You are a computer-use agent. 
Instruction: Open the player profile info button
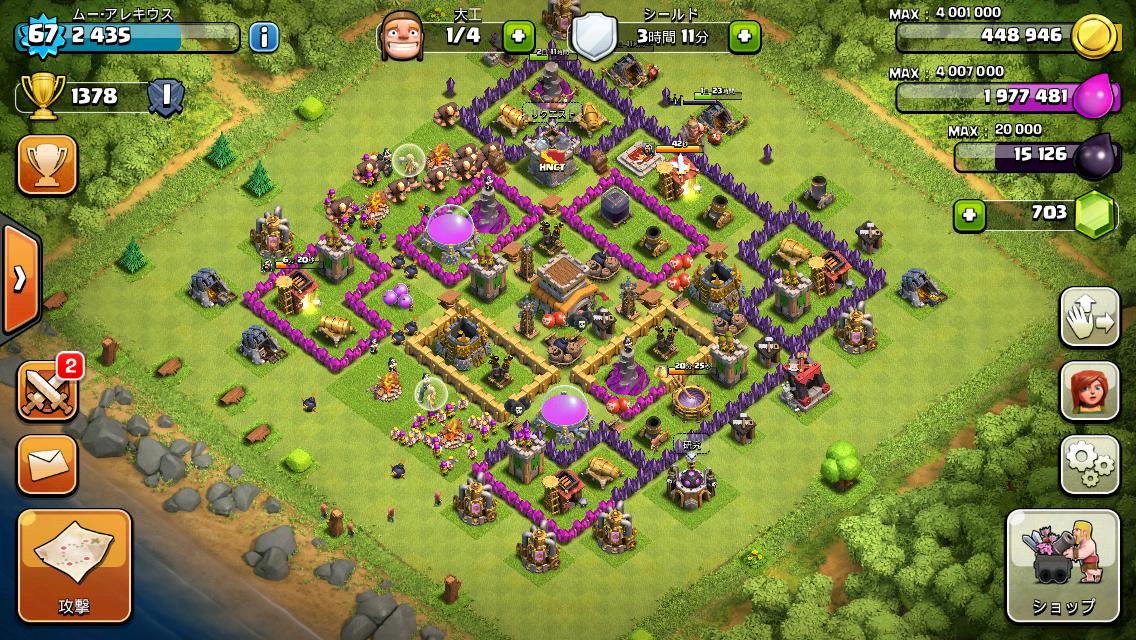coord(264,38)
